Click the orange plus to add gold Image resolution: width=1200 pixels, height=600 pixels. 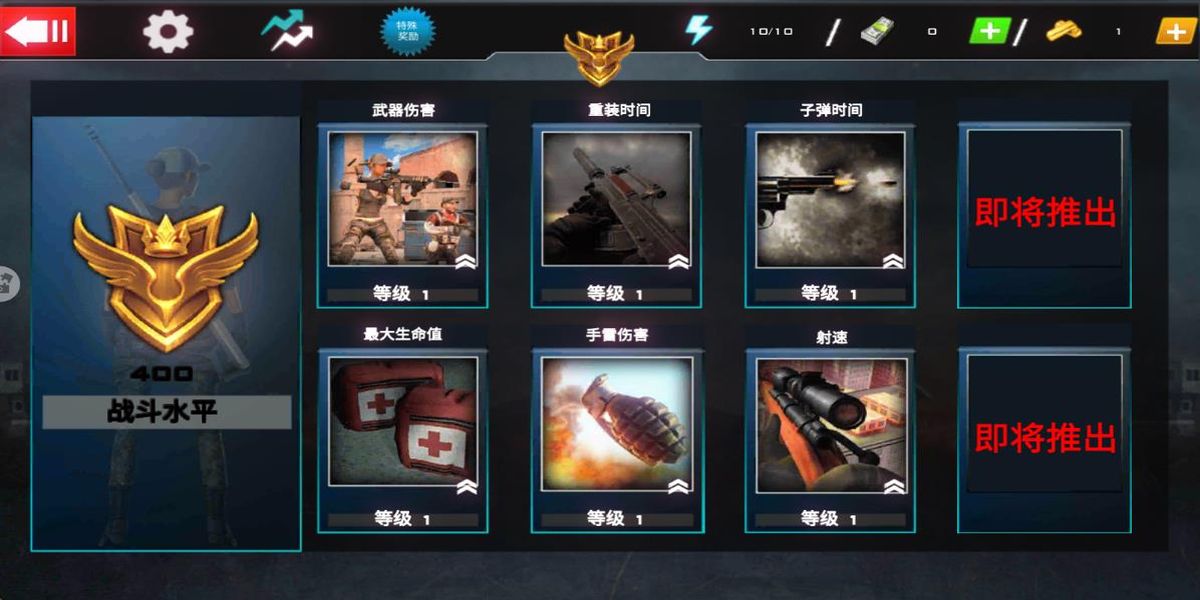1176,31
